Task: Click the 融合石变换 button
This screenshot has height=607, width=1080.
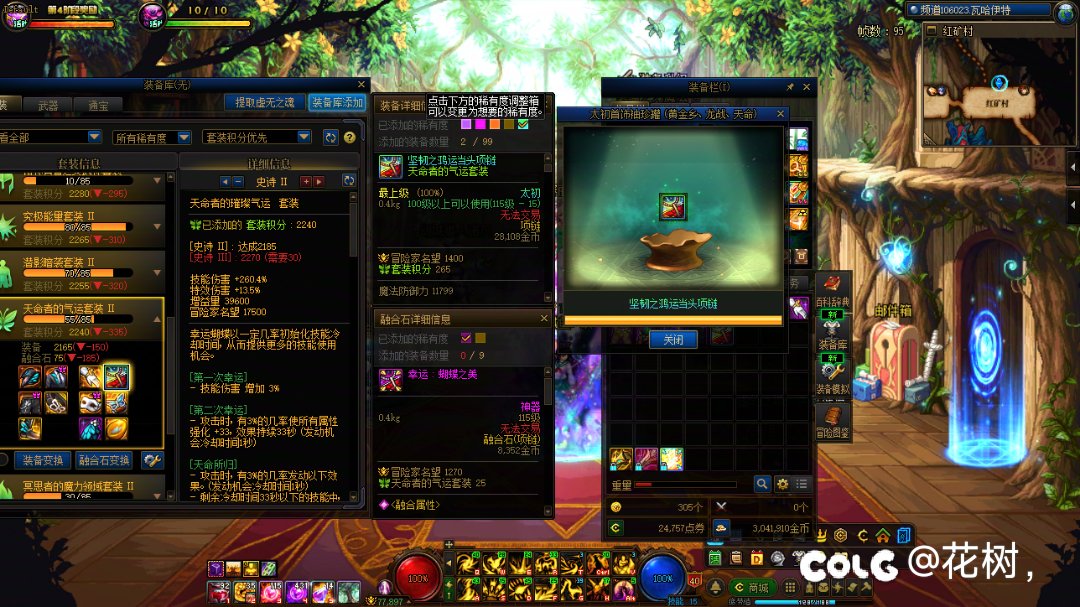Action: [x=104, y=460]
